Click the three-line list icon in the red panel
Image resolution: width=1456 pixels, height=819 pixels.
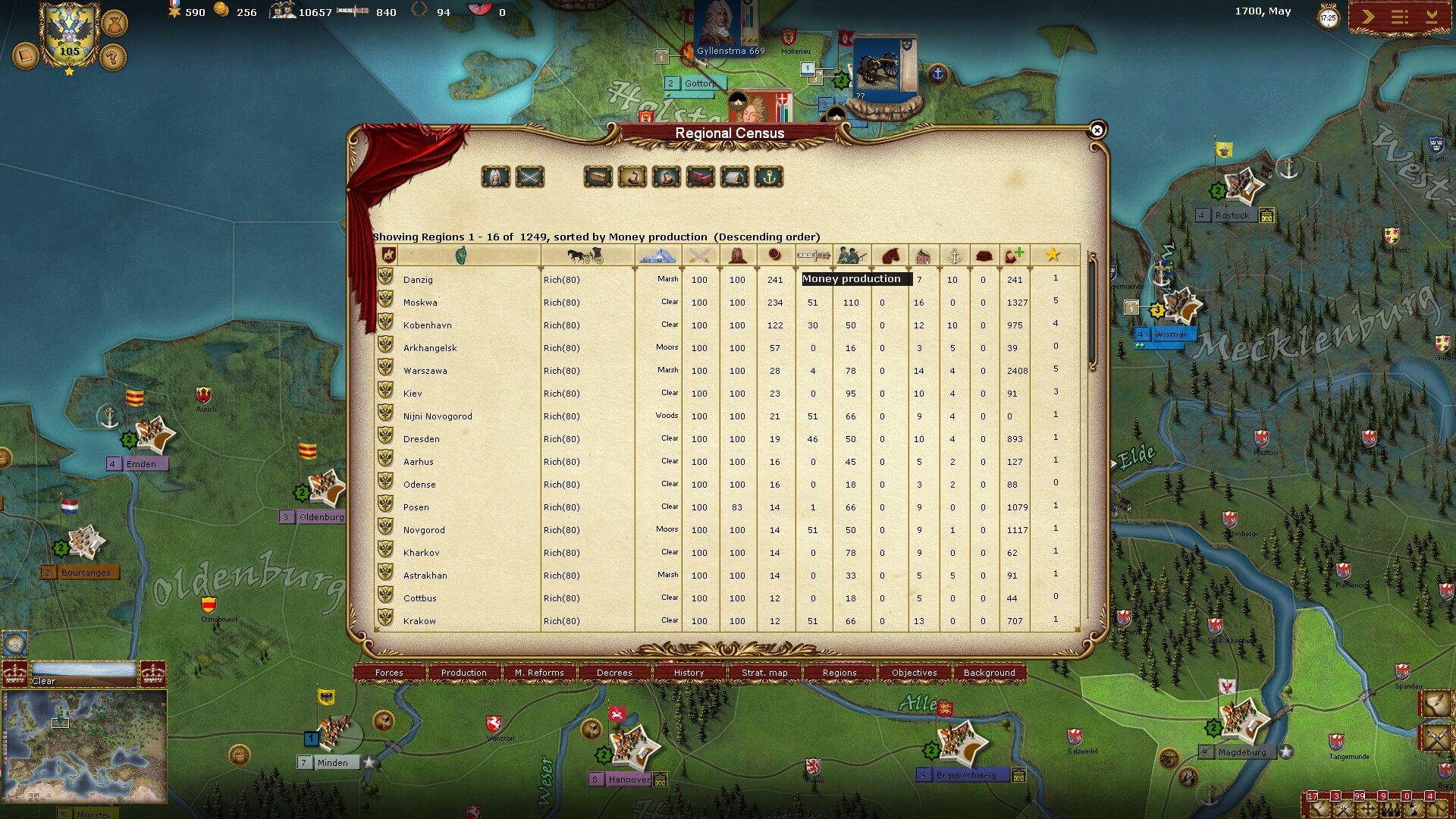pyautogui.click(x=1399, y=17)
